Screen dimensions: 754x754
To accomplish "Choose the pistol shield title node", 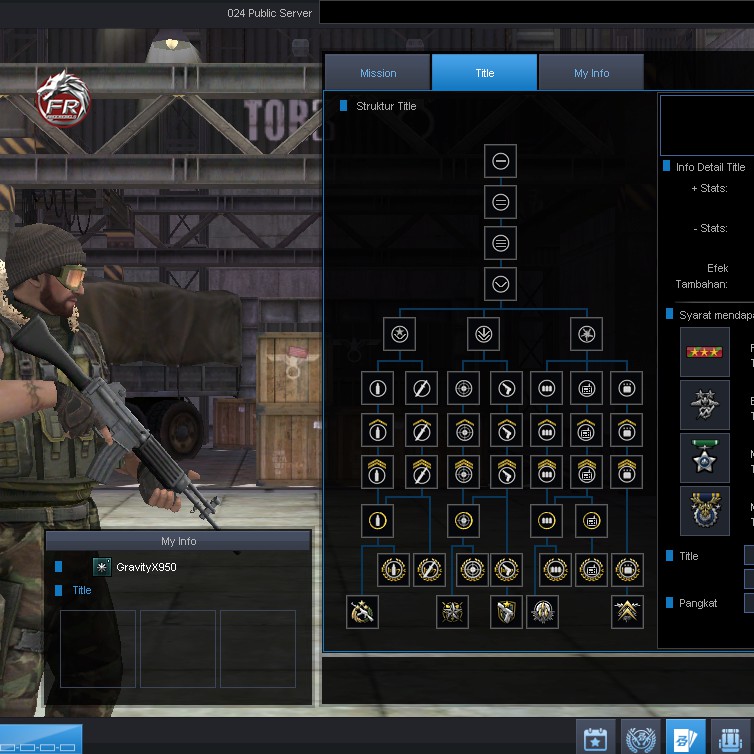I will point(507,611).
